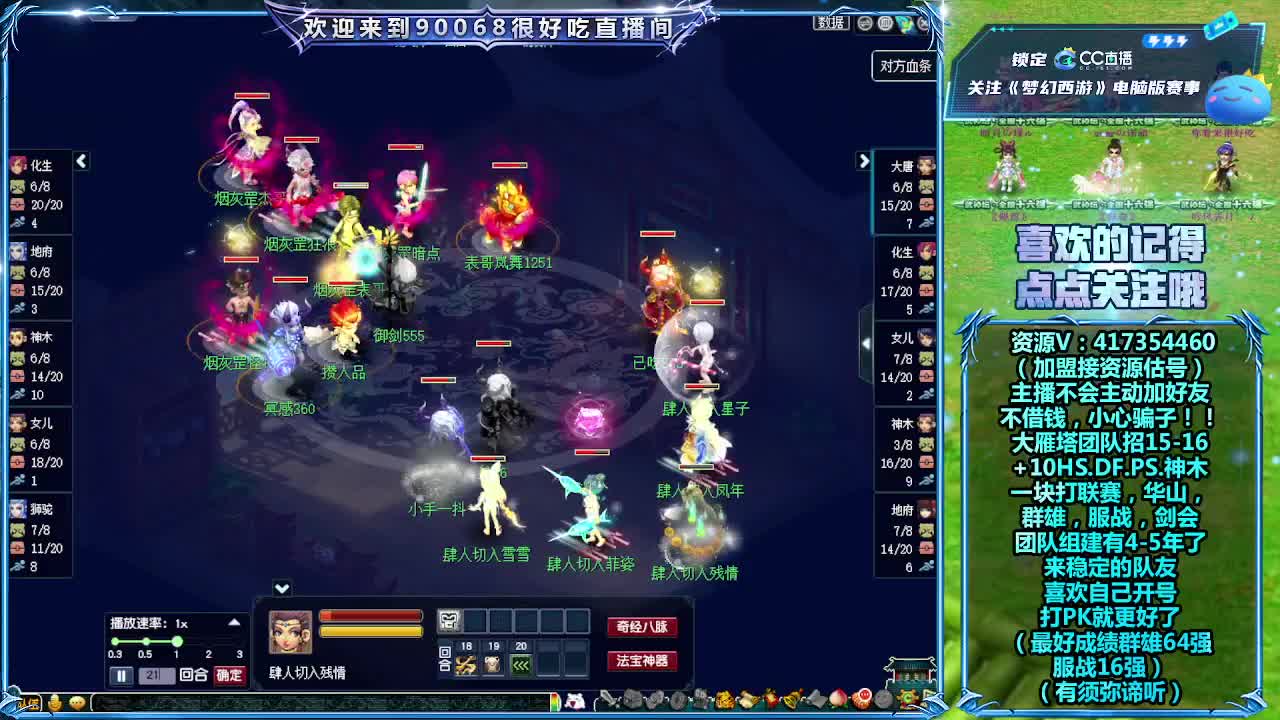The width and height of the screenshot is (1280, 720).
Task: Open the 法宝神器 panel
Action: point(644,660)
